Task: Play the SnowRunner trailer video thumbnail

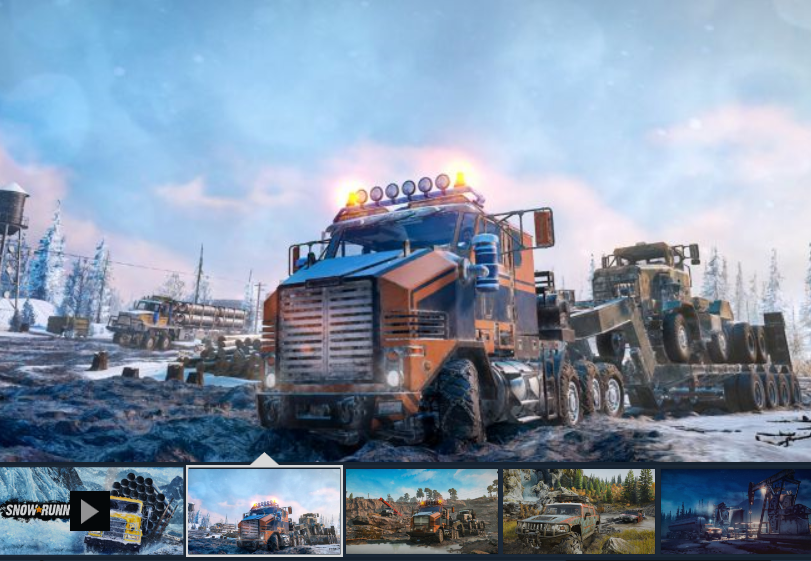Action: [x=90, y=511]
